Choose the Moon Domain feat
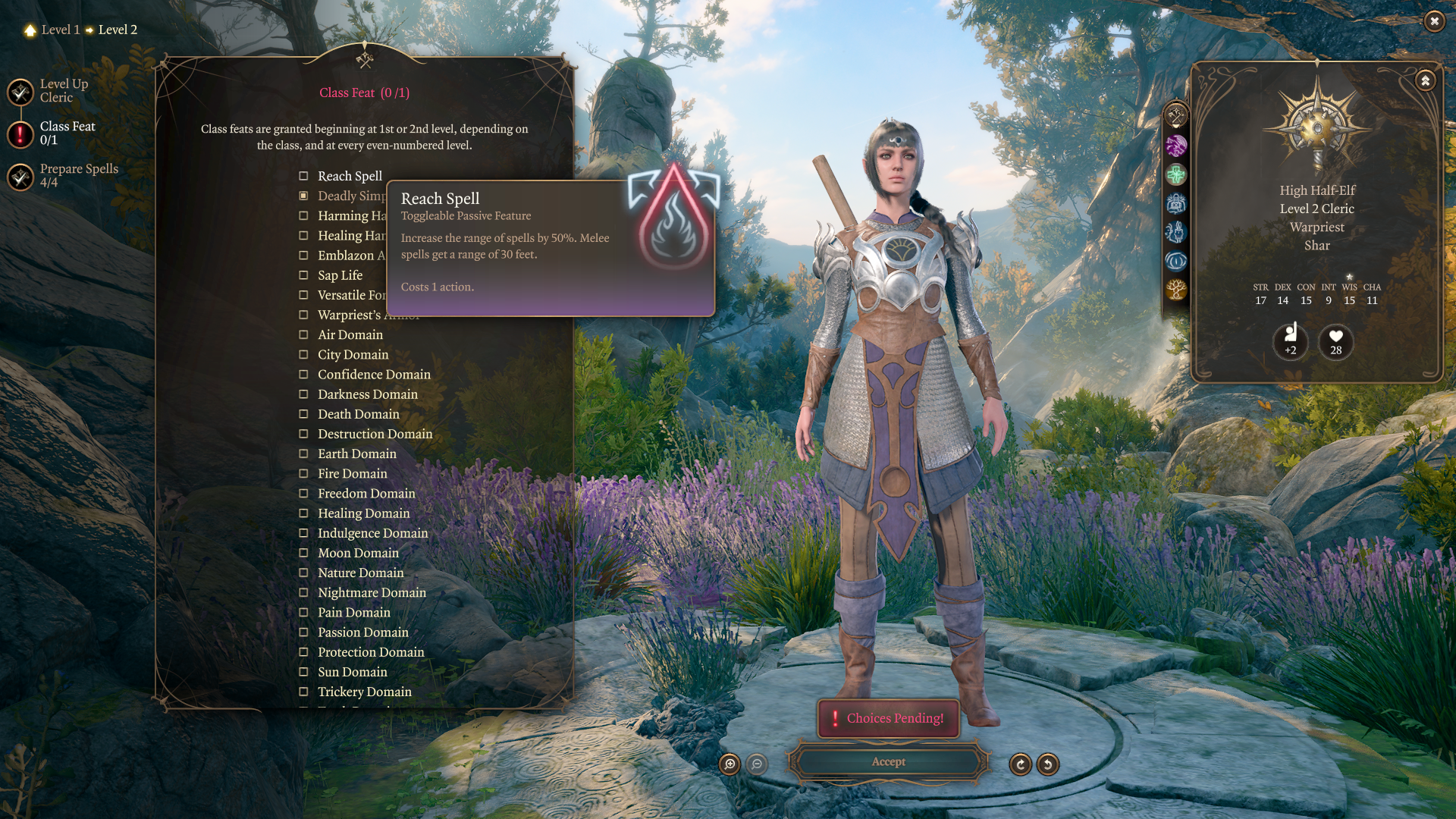The width and height of the screenshot is (1456, 819). [x=303, y=554]
